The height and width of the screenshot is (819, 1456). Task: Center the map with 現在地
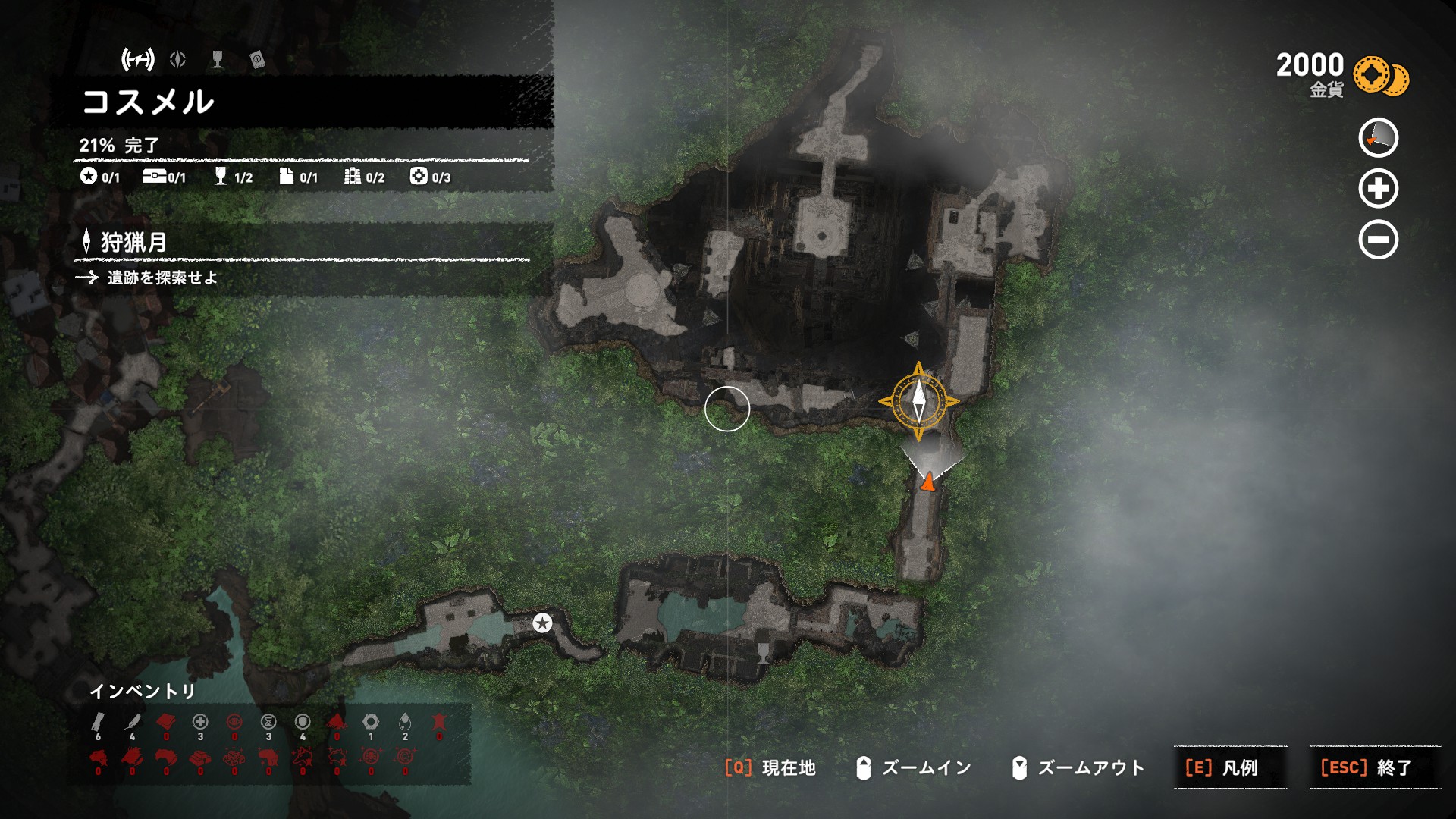(x=770, y=767)
